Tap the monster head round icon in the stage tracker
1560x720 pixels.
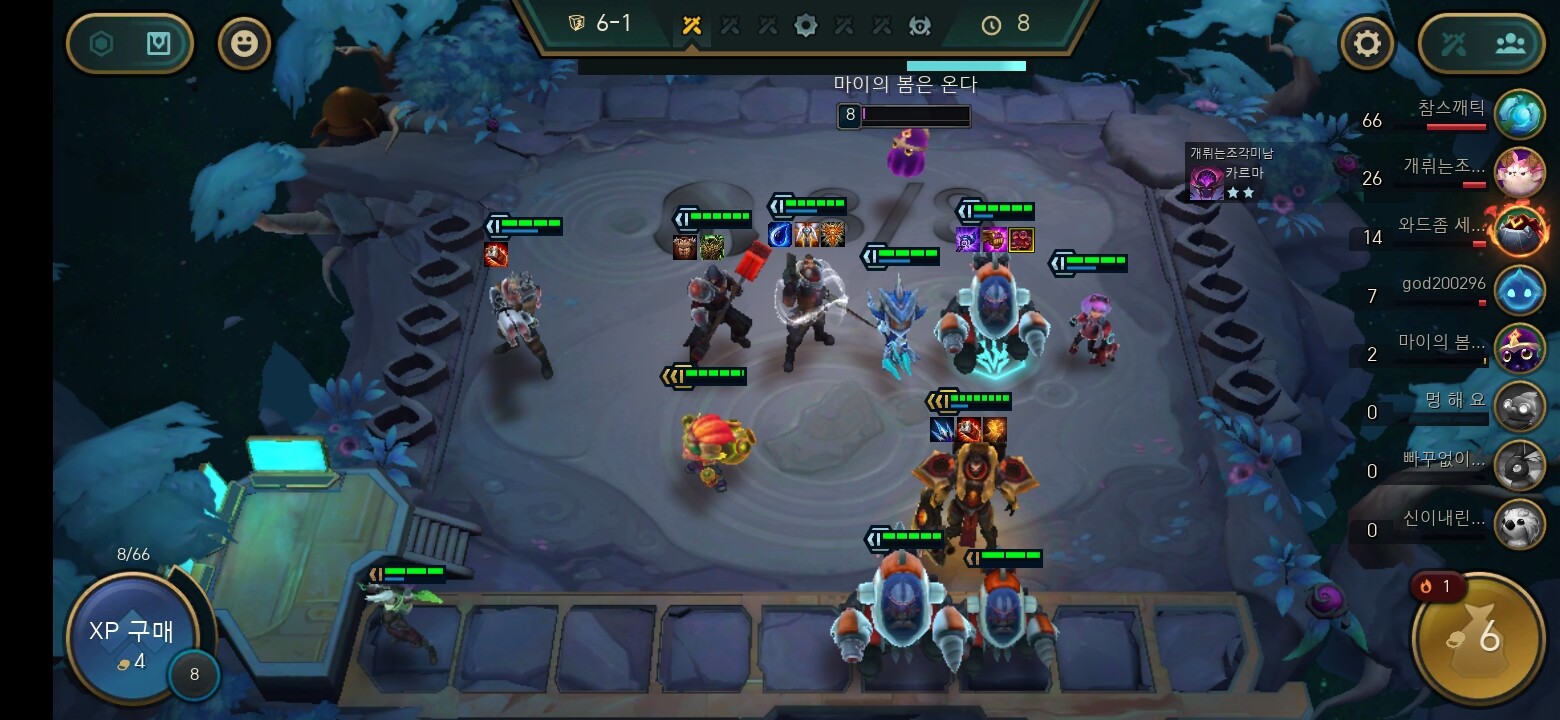point(920,25)
